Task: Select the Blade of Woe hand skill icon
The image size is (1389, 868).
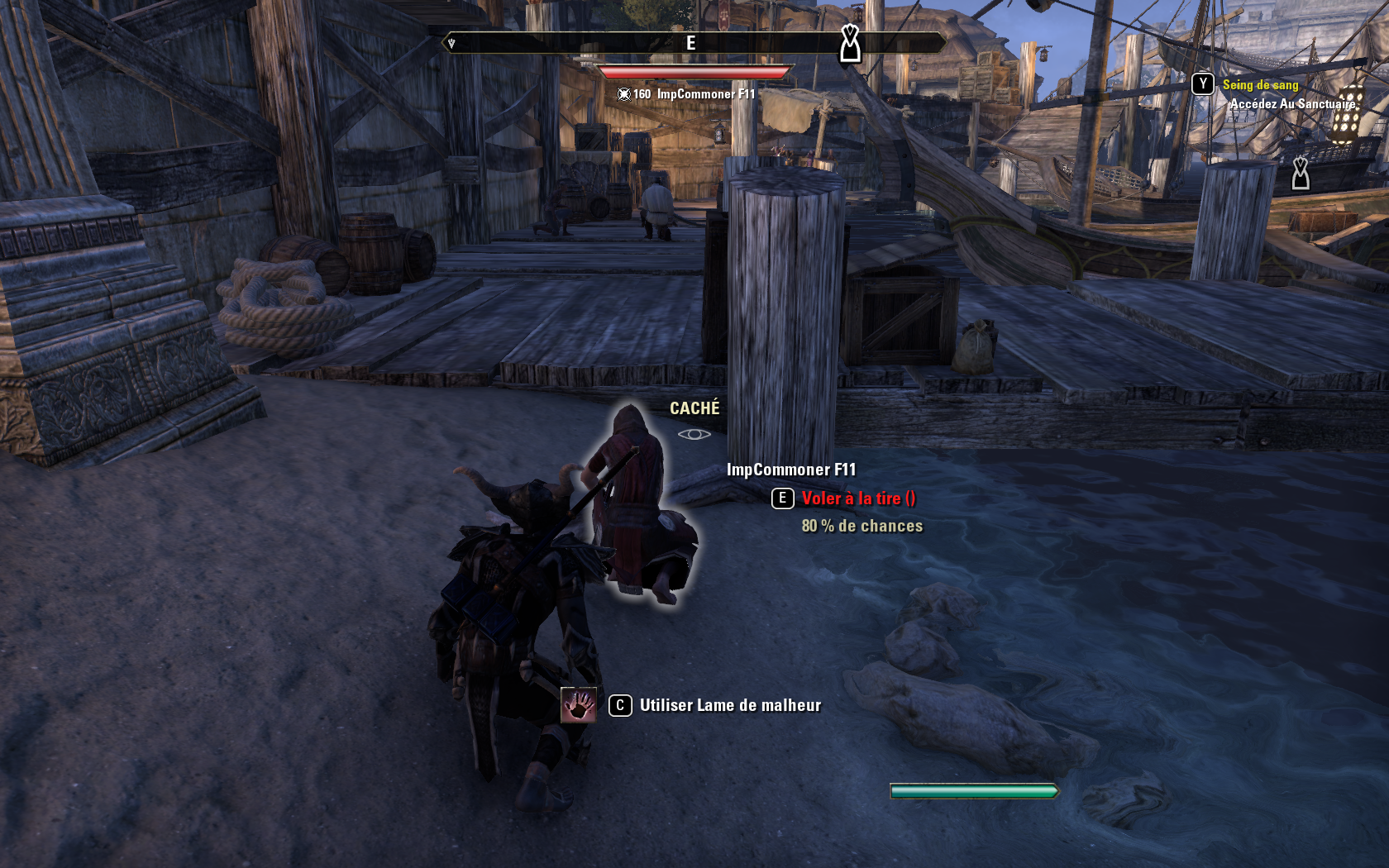Action: [x=580, y=706]
